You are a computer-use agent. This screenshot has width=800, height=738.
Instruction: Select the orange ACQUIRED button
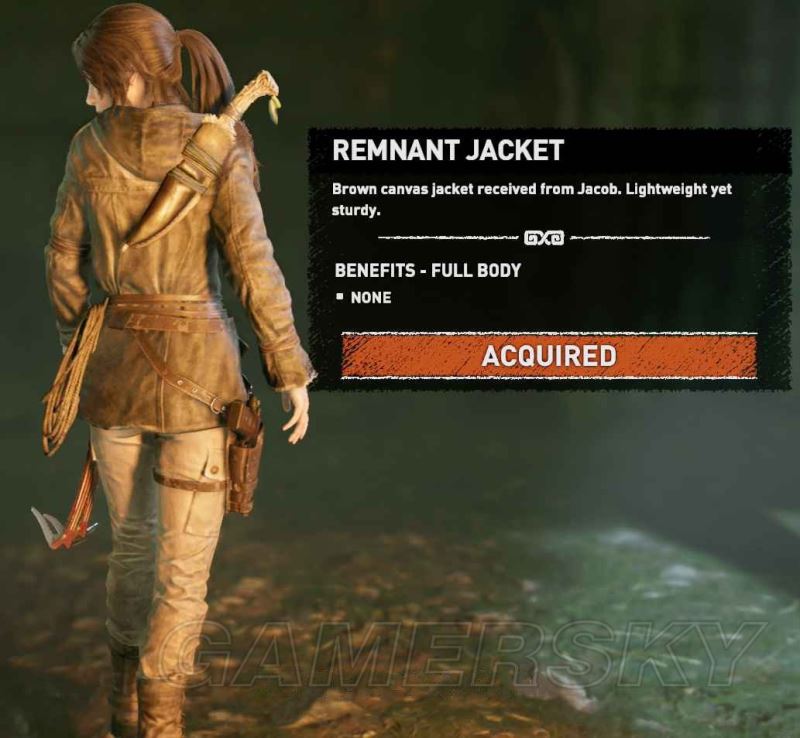coord(549,356)
